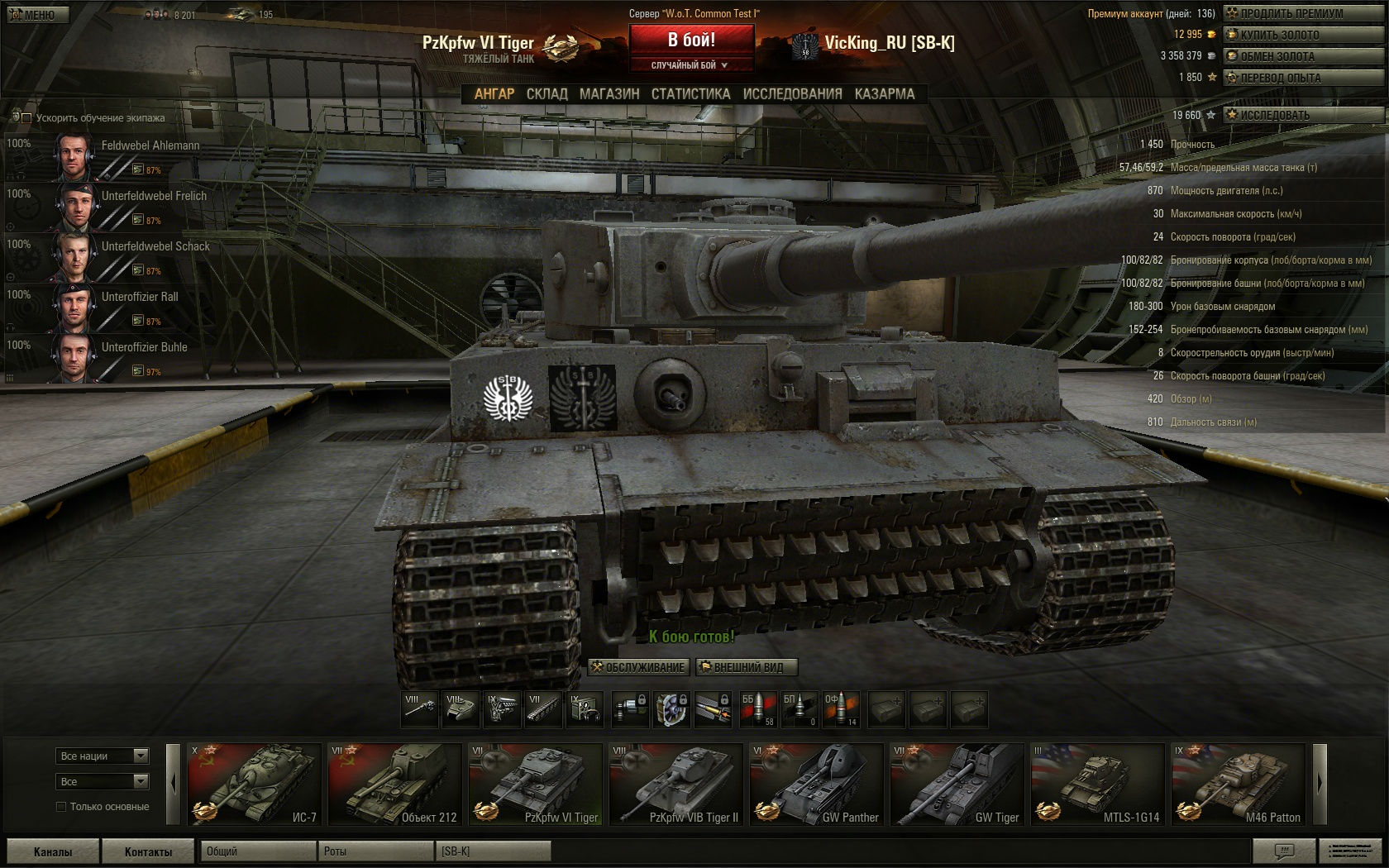Click "КУПИТЬ ЗОЛОТО" button
This screenshot has width=1389, height=868.
(x=1302, y=35)
